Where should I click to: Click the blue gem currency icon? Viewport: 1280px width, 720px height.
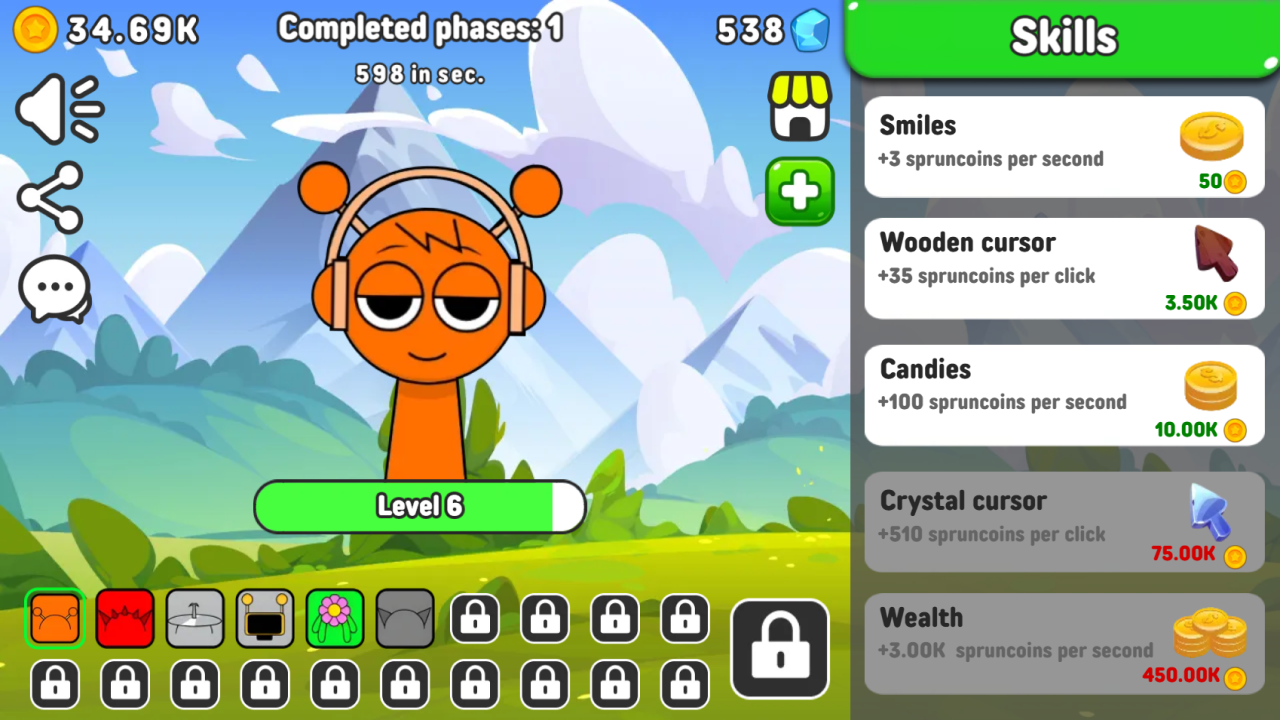[806, 30]
